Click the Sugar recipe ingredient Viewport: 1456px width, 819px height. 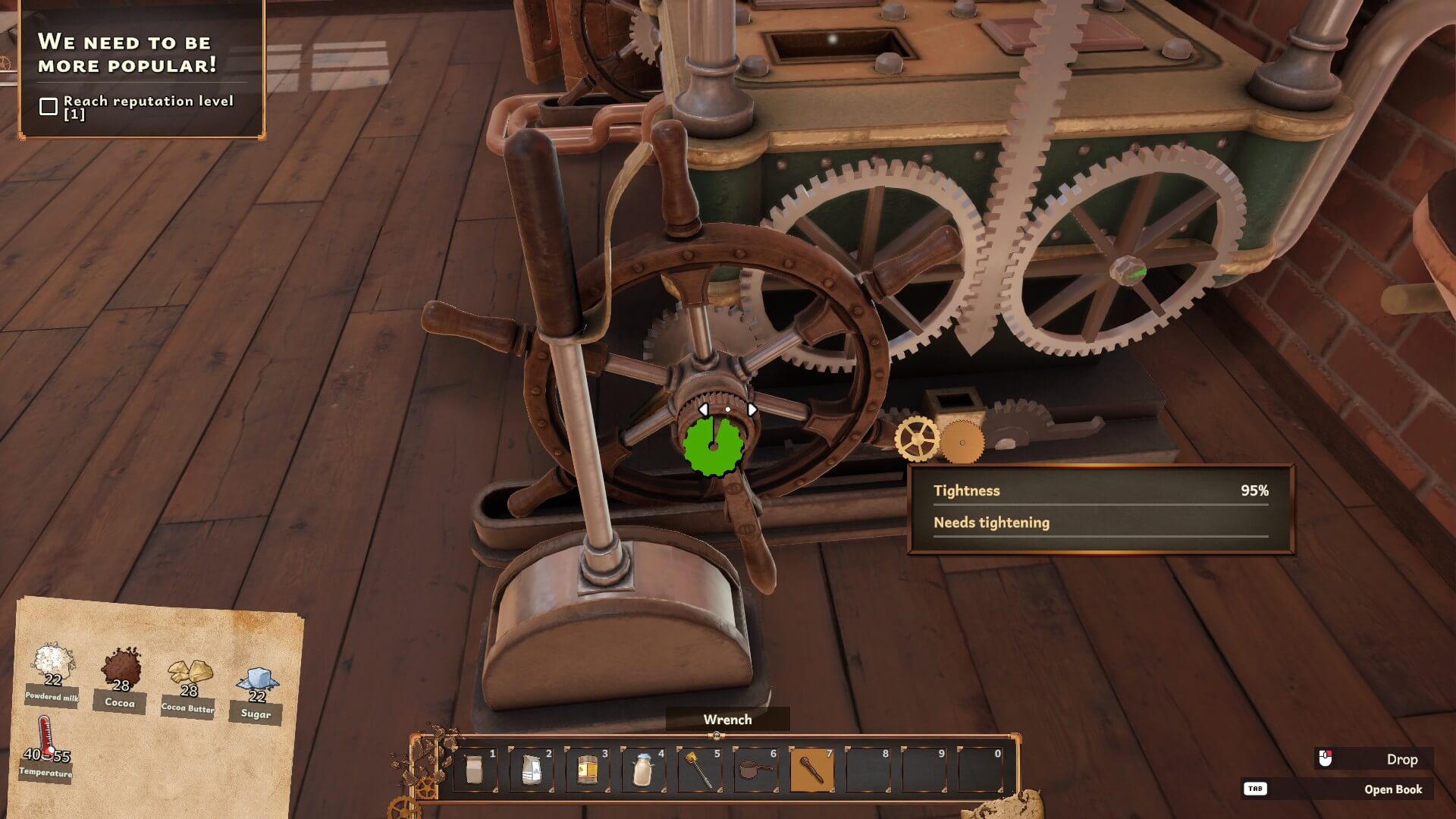click(257, 684)
